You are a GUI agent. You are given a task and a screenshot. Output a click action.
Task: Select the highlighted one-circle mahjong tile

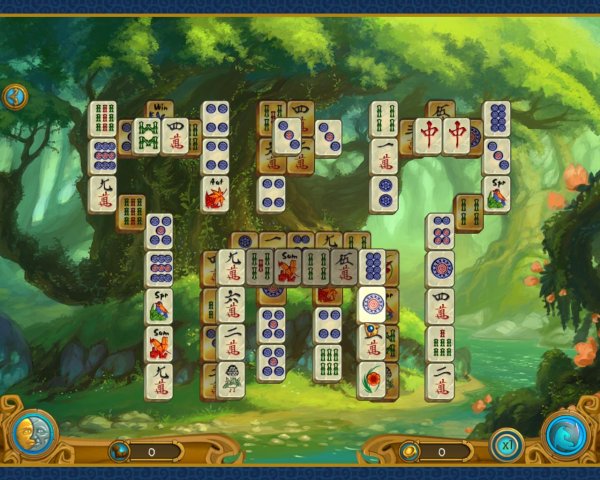[372, 305]
